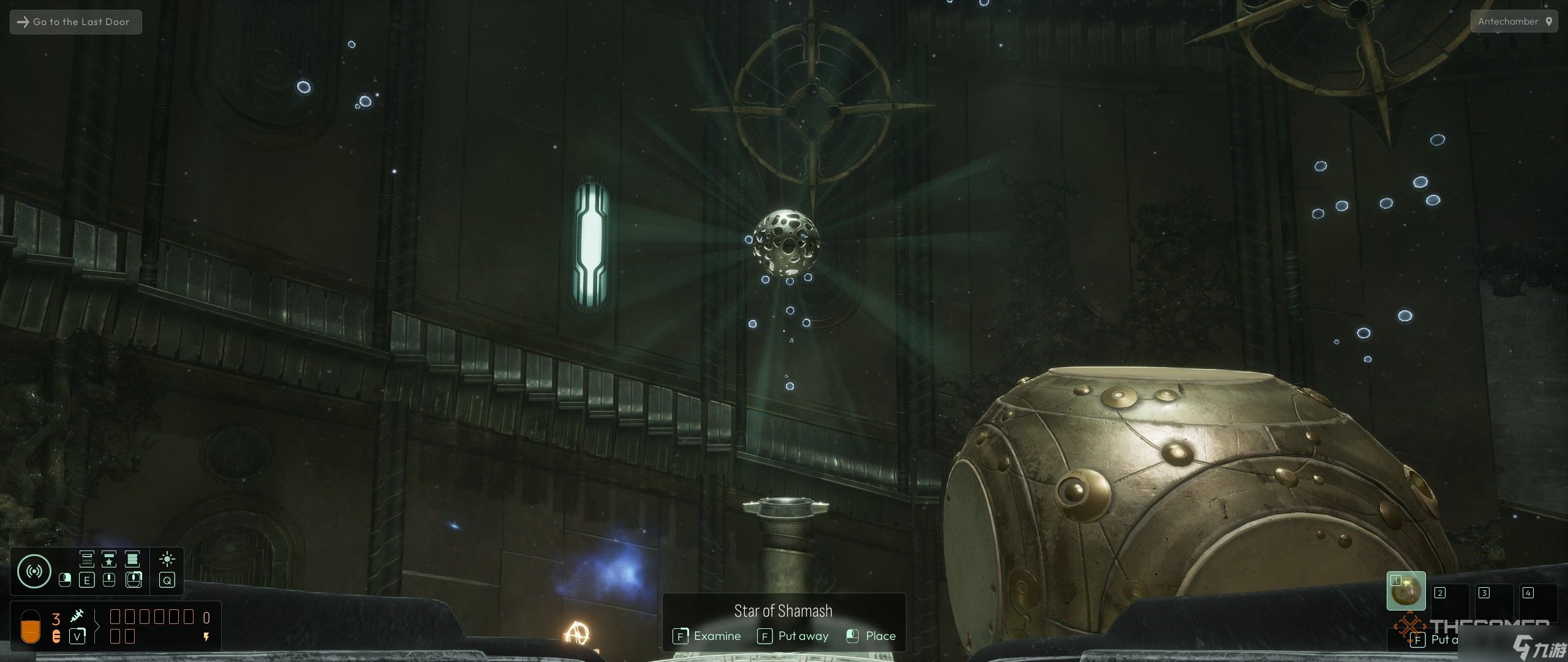Click the Antechamber location marker
The width and height of the screenshot is (1568, 662).
1548,21
